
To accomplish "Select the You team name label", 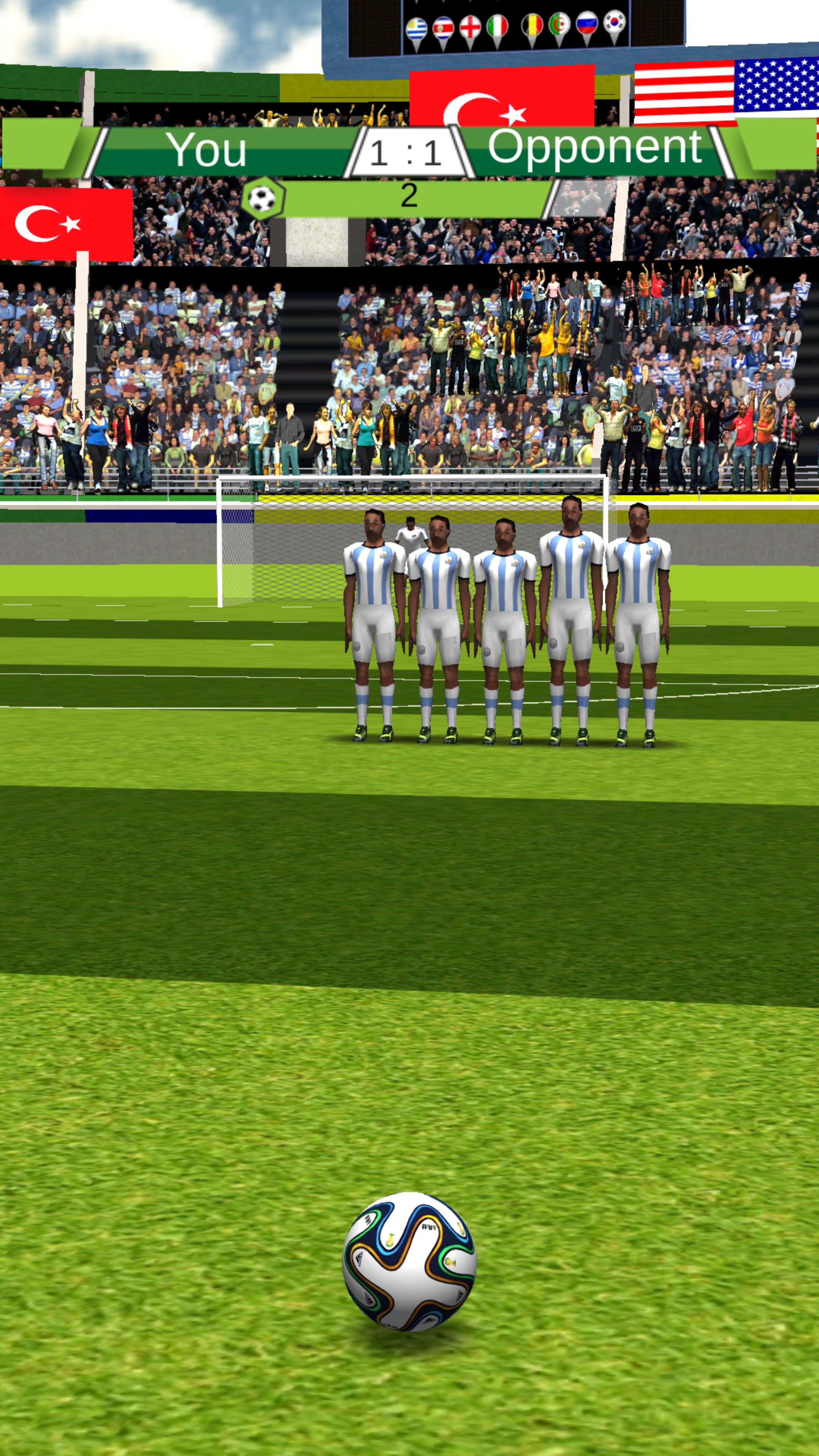I will click(209, 149).
